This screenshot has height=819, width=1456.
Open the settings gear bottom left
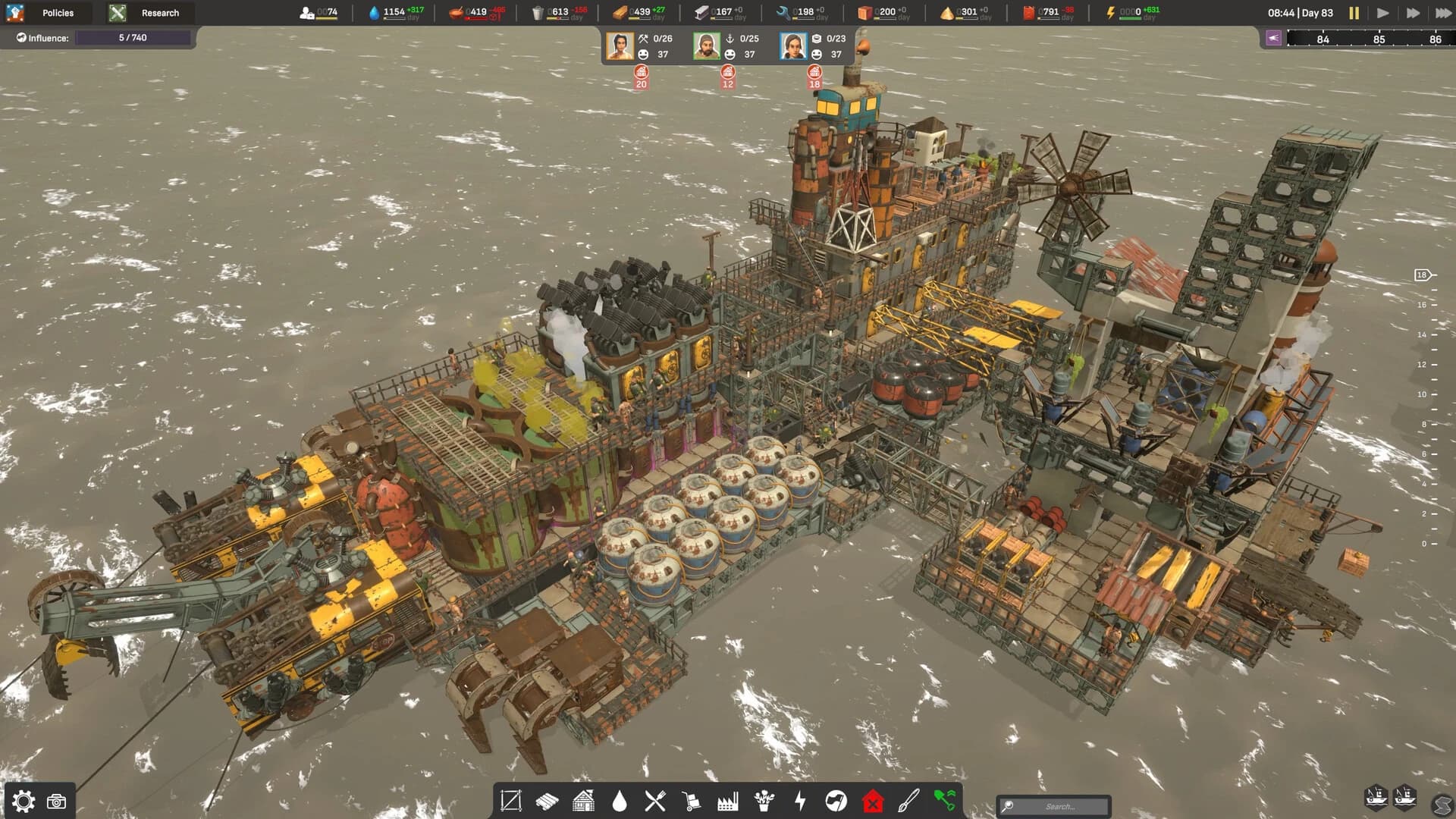click(x=23, y=800)
